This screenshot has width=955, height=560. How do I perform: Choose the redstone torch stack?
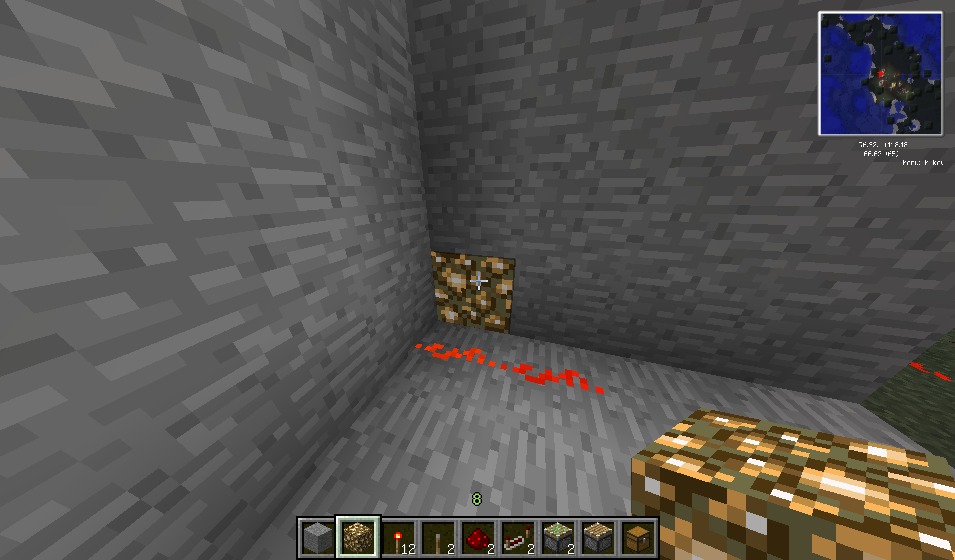click(398, 538)
